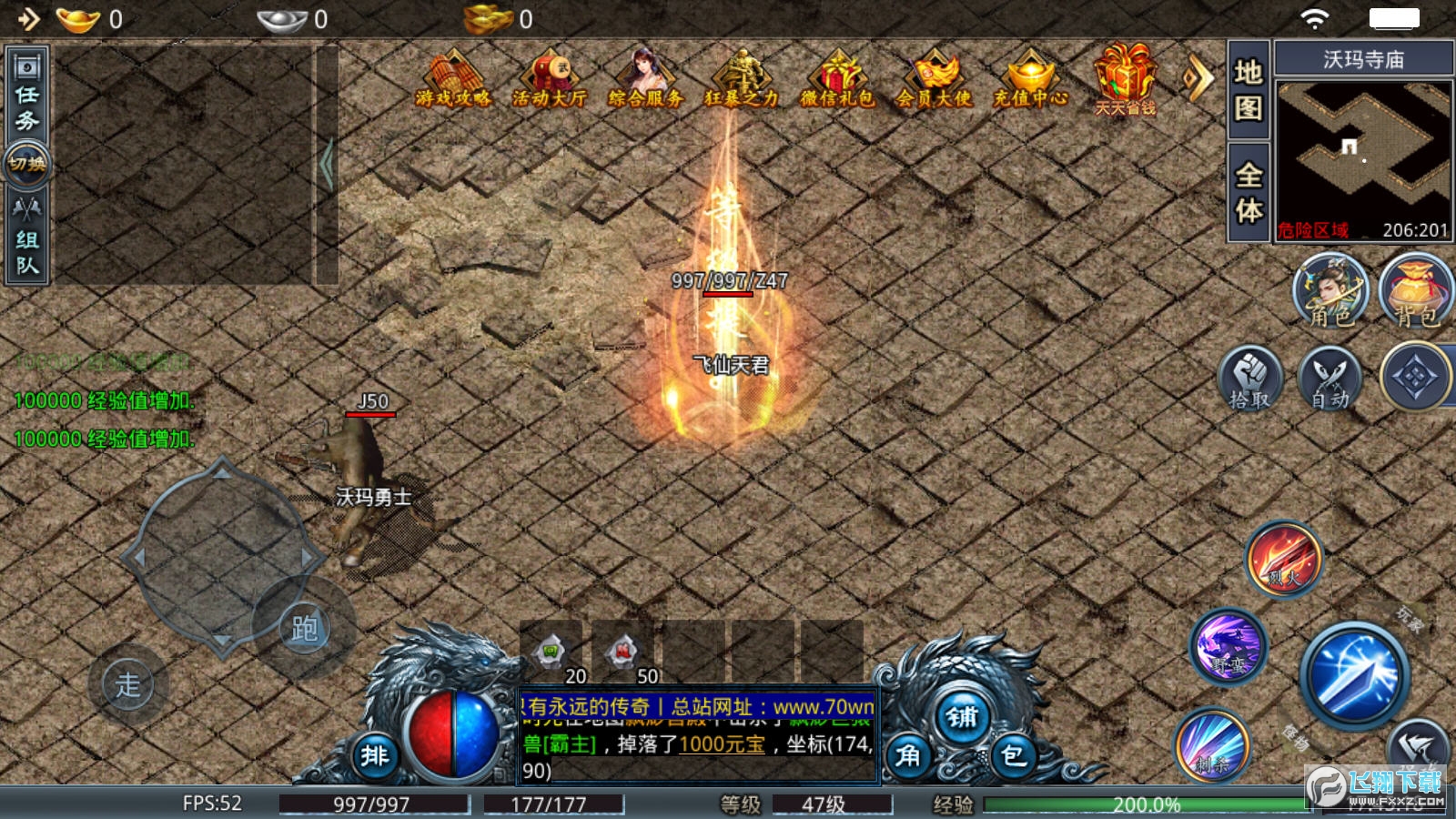Viewport: 1456px width, 819px height.
Task: Open the 游戏攻略 game guide icon
Action: point(453,80)
